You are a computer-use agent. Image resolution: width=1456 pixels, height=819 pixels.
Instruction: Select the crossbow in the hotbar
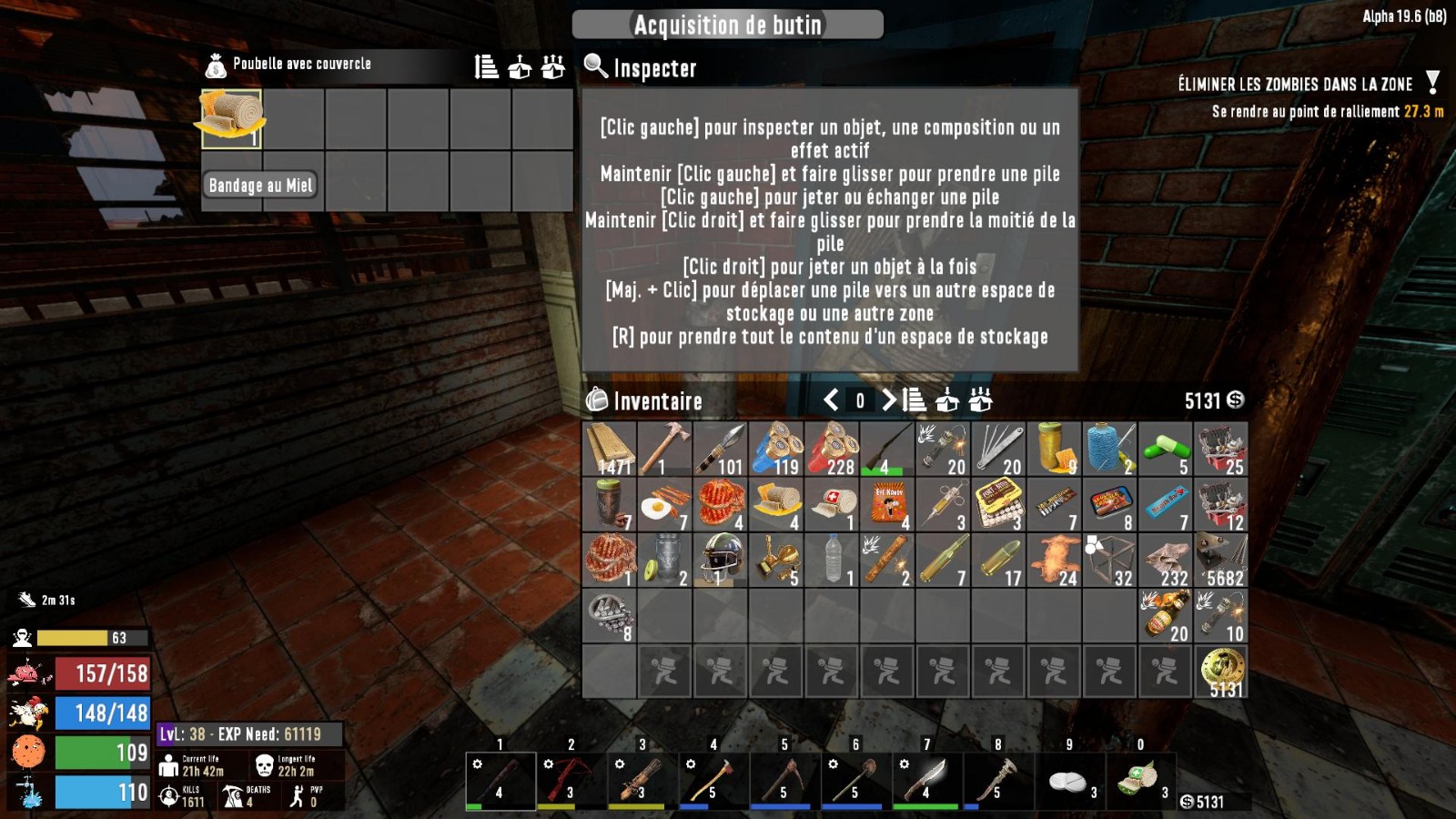pyautogui.click(x=571, y=780)
